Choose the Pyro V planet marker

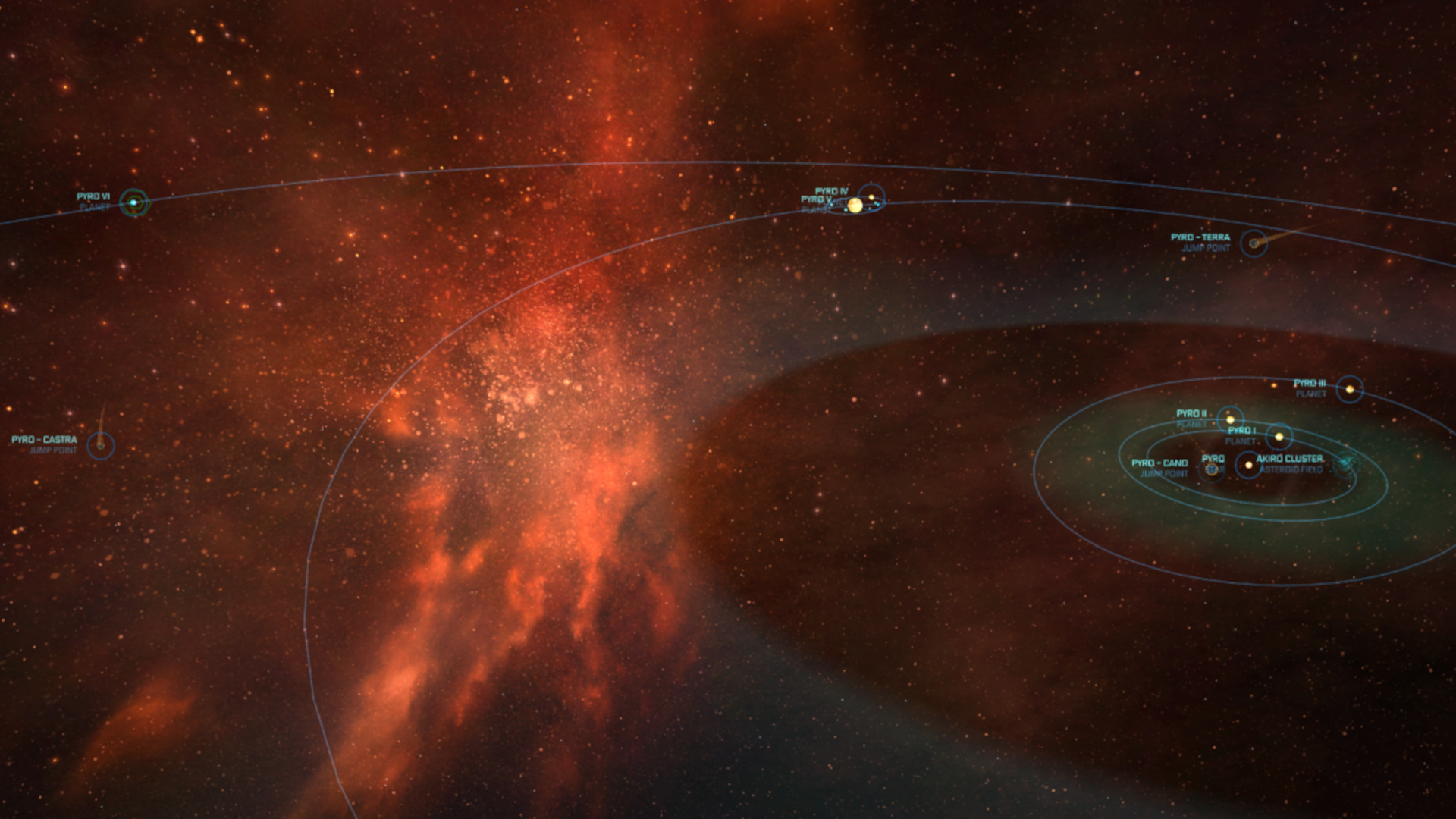coord(855,206)
